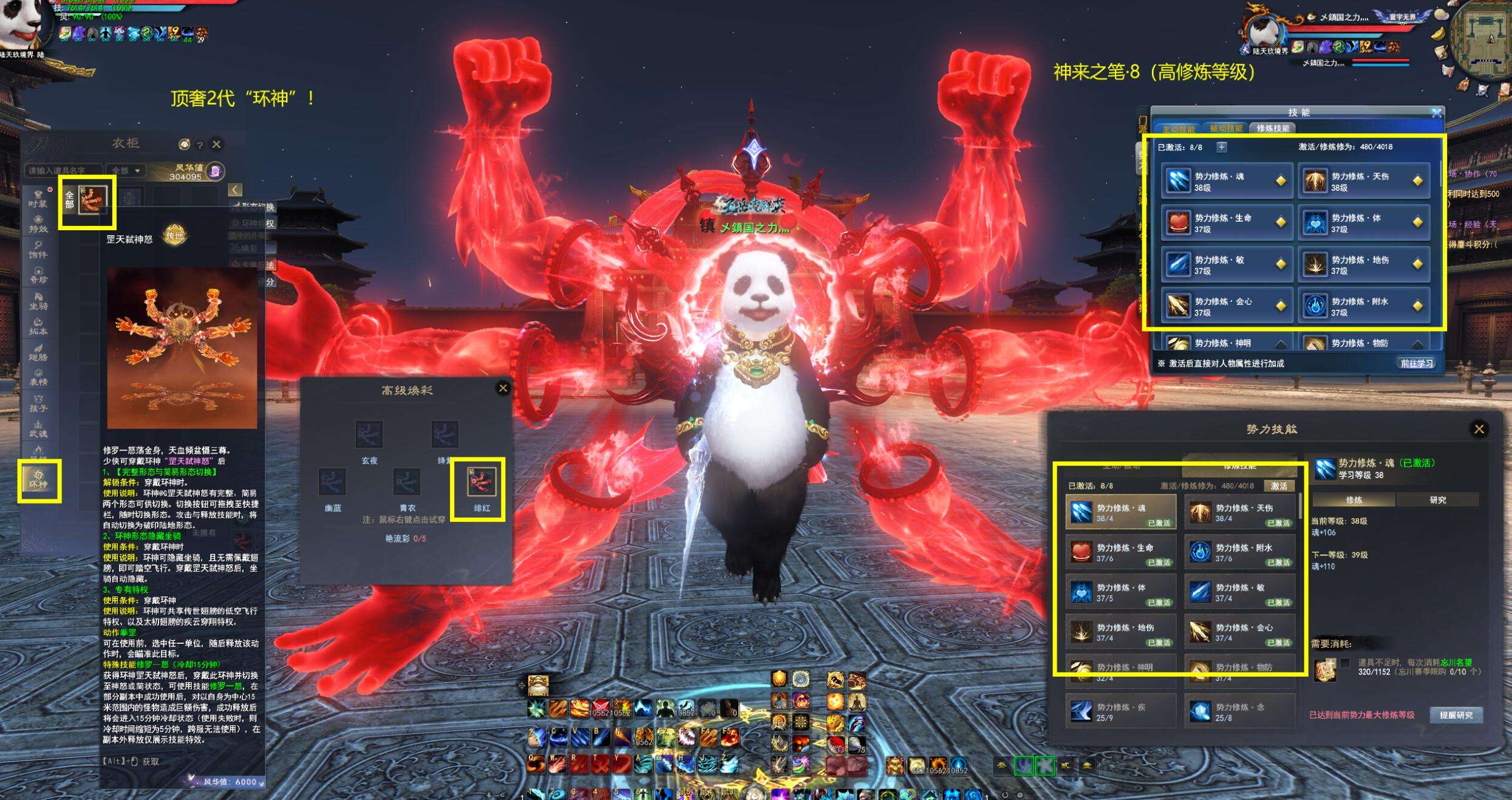The height and width of the screenshot is (800, 1512).
Task: Select the 时装 wardrobe category
Action: [x=38, y=199]
